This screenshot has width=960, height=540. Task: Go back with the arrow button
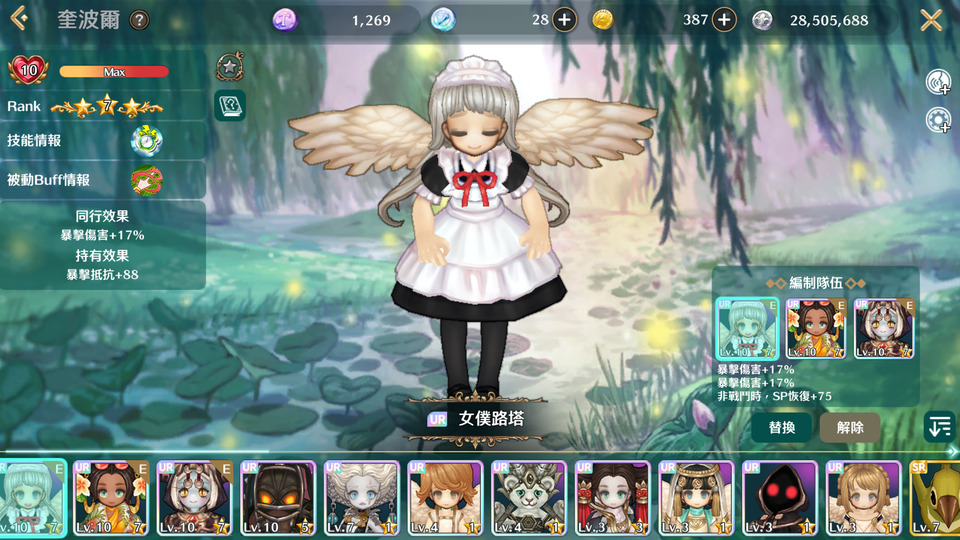[18, 20]
